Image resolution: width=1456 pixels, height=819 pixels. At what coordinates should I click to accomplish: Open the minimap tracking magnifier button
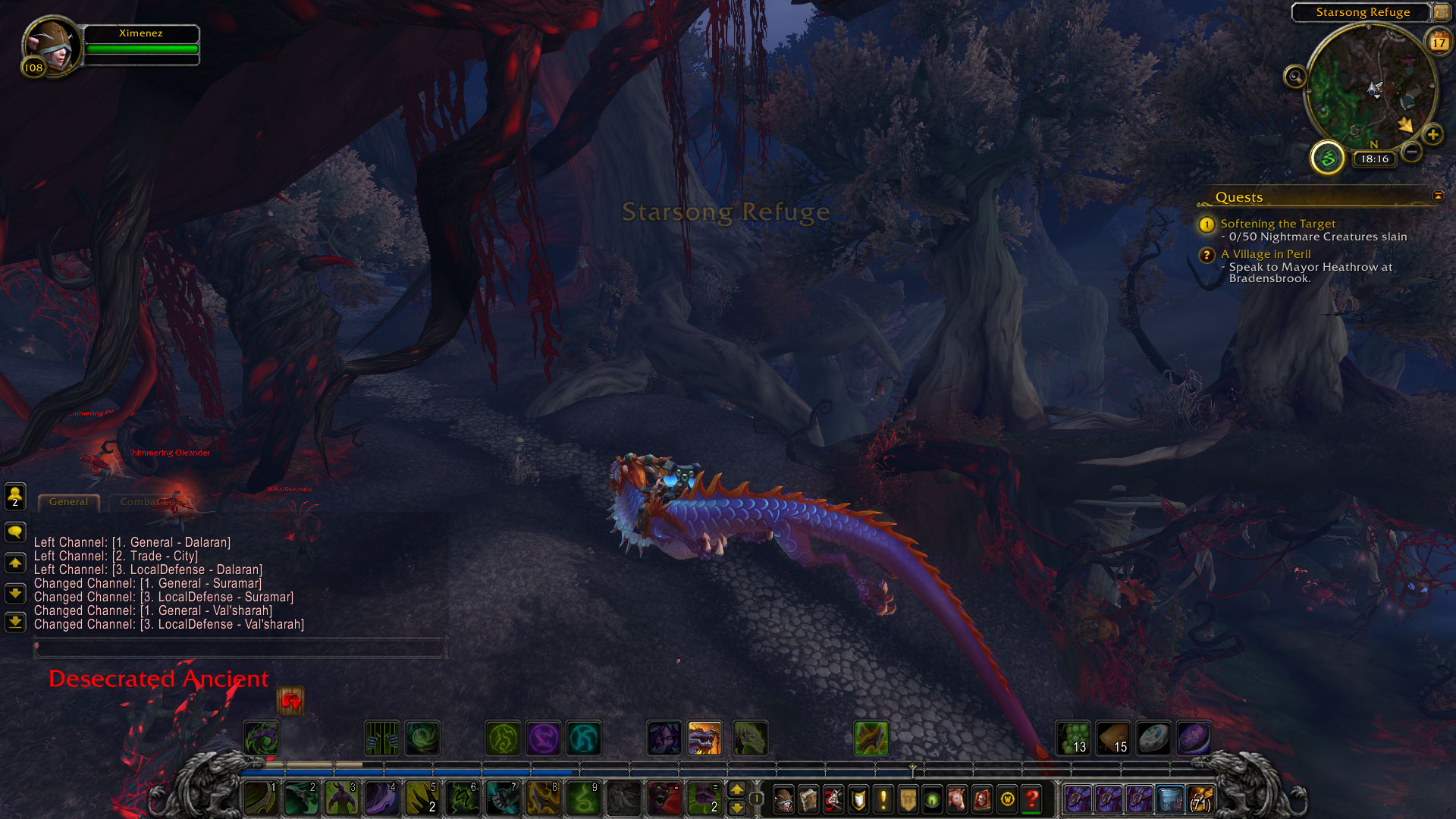click(x=1295, y=77)
